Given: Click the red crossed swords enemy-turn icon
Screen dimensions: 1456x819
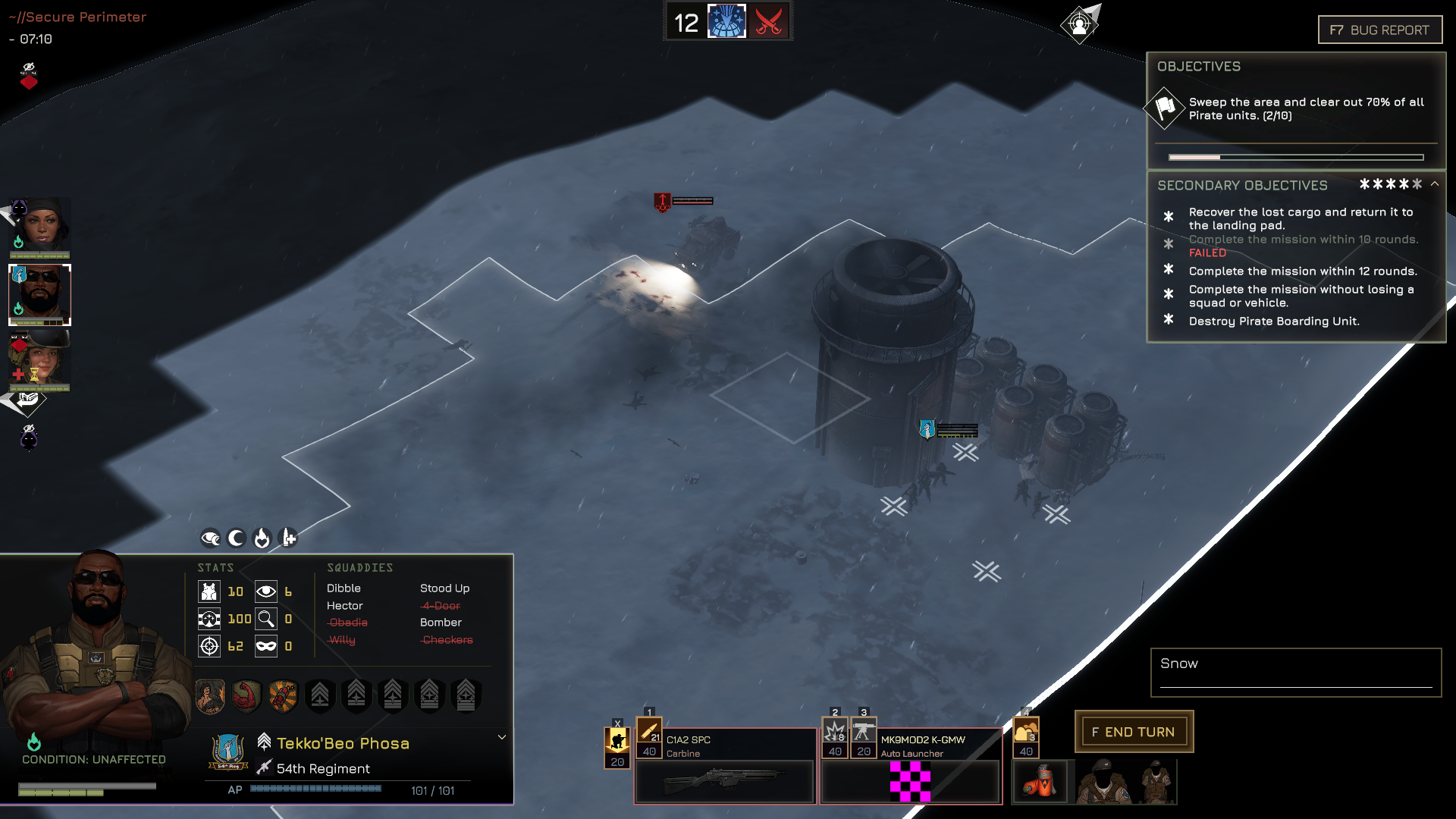Looking at the screenshot, I should (x=768, y=23).
